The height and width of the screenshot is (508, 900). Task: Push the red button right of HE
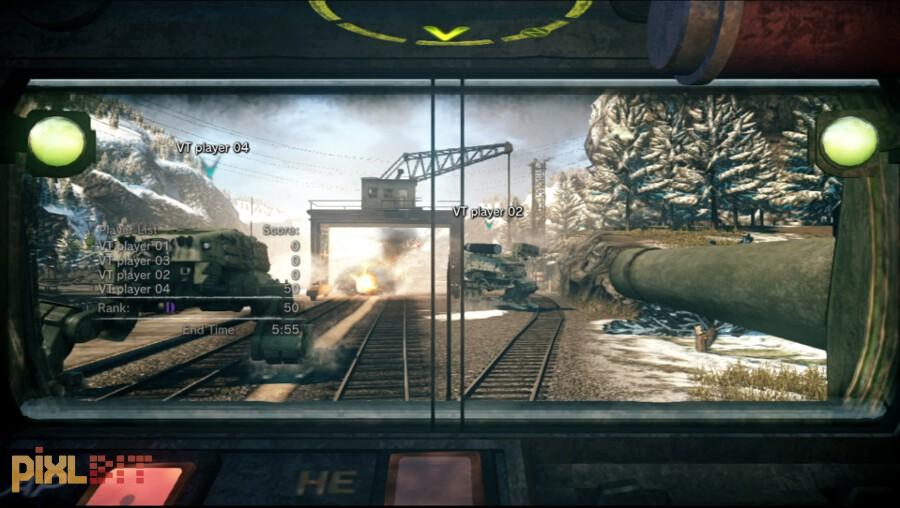(x=433, y=479)
